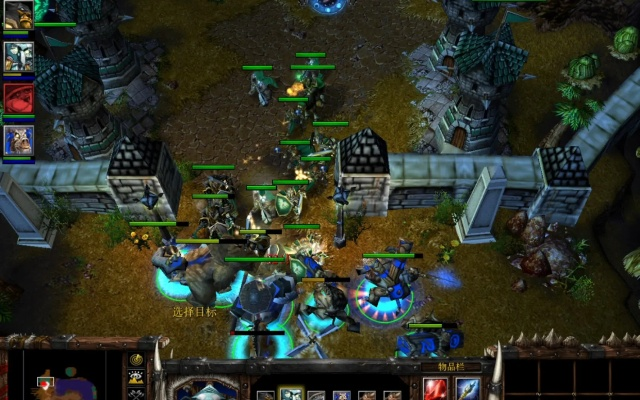
Task: Select the blue horned beast hero portrait
Action: (18, 140)
